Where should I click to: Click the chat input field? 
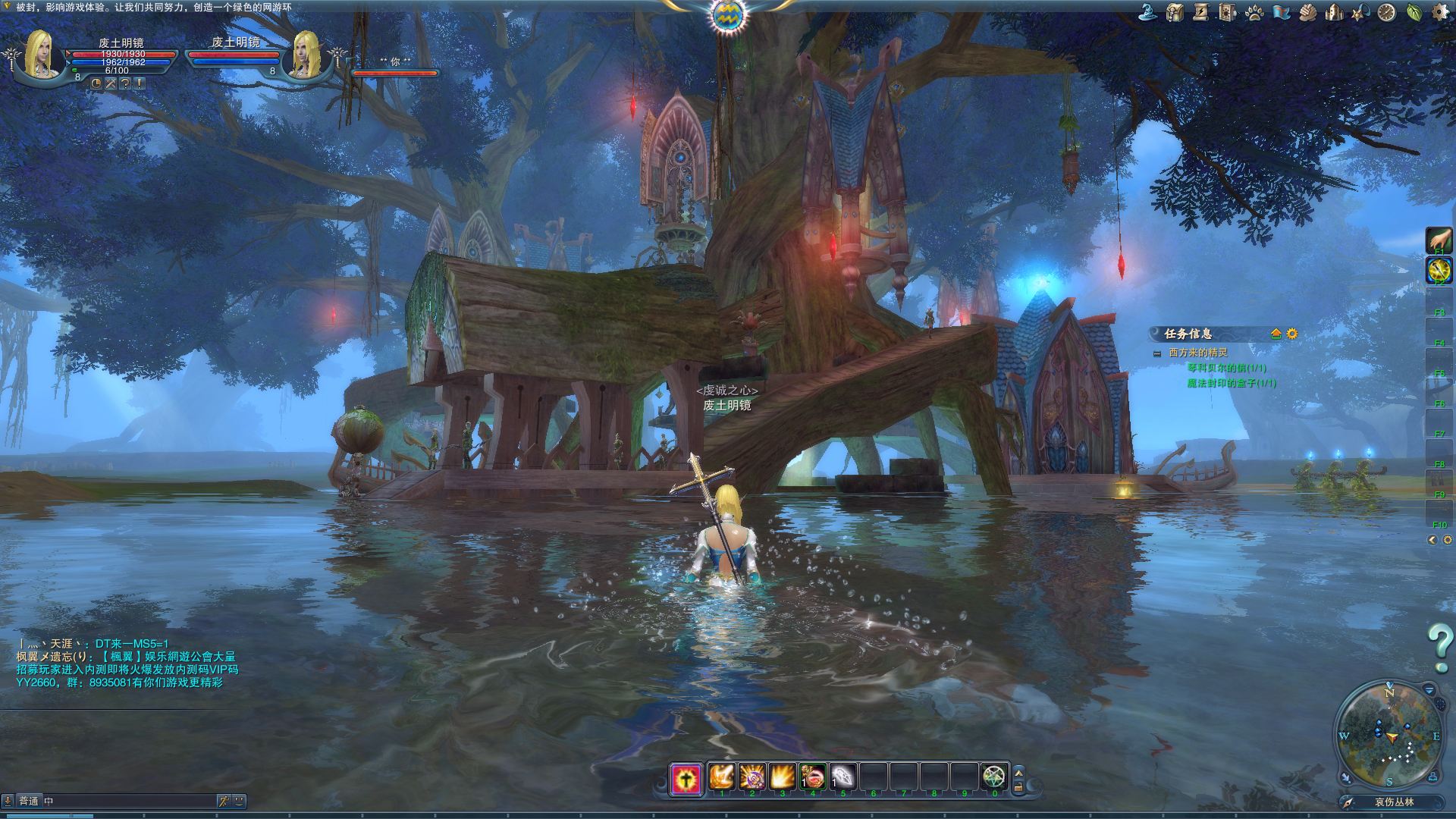pos(129,801)
